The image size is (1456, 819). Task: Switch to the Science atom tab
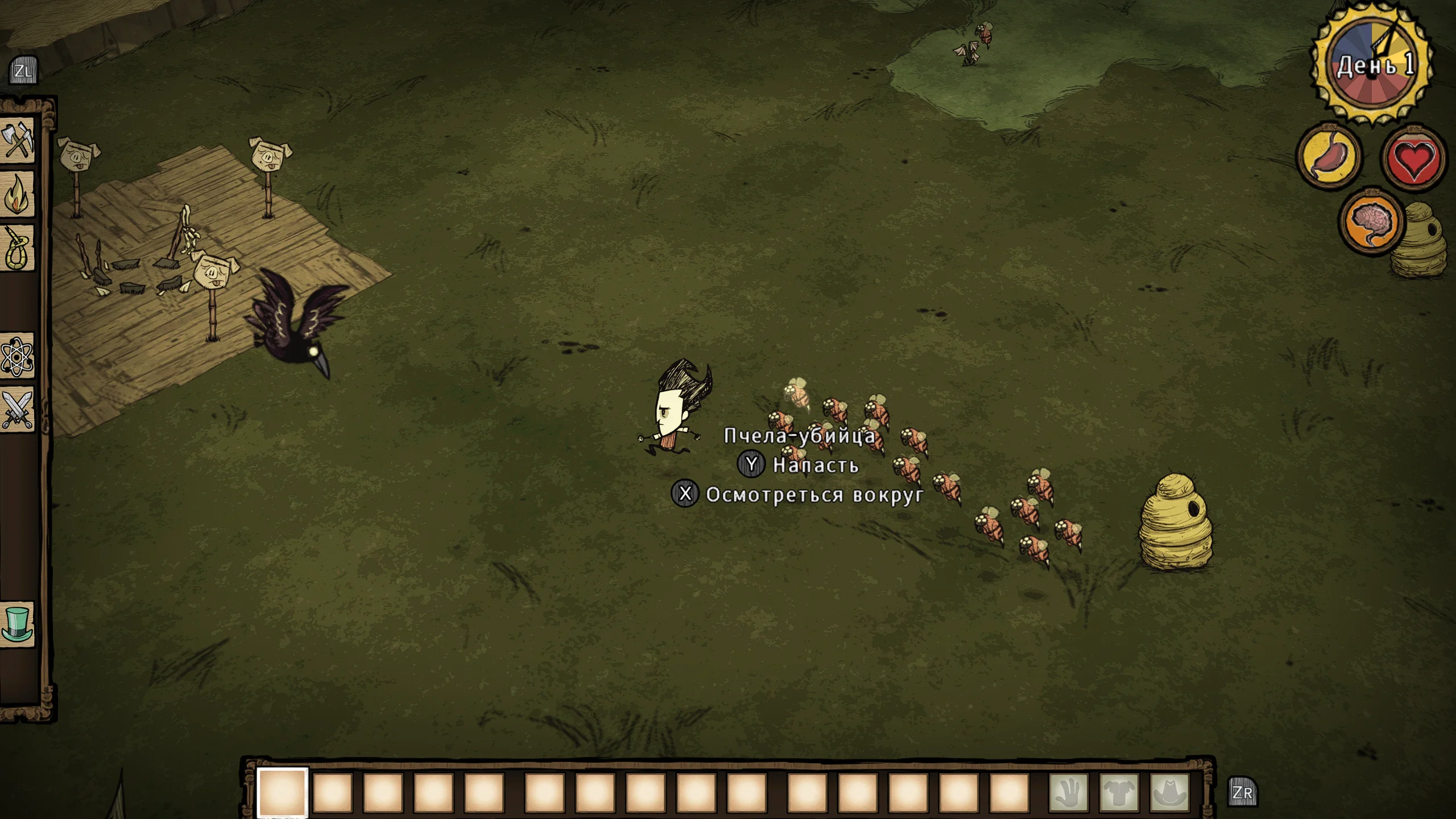click(x=18, y=357)
